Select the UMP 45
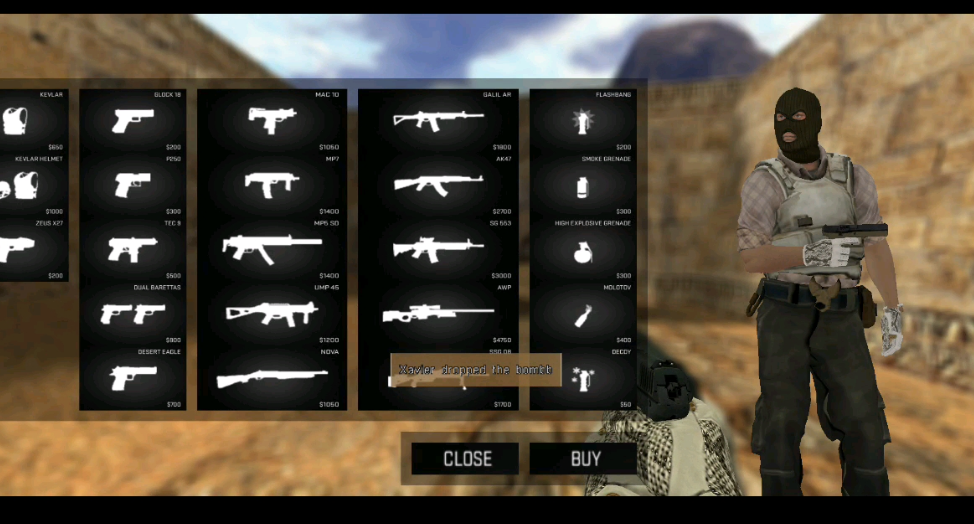974x524 pixels. tap(272, 313)
